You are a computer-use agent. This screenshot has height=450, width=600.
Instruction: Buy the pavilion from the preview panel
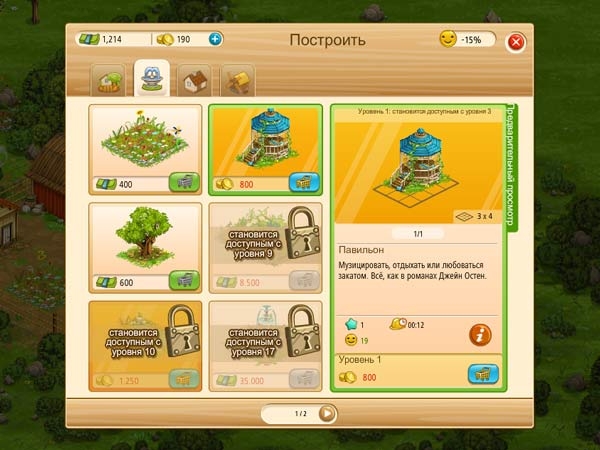click(483, 375)
